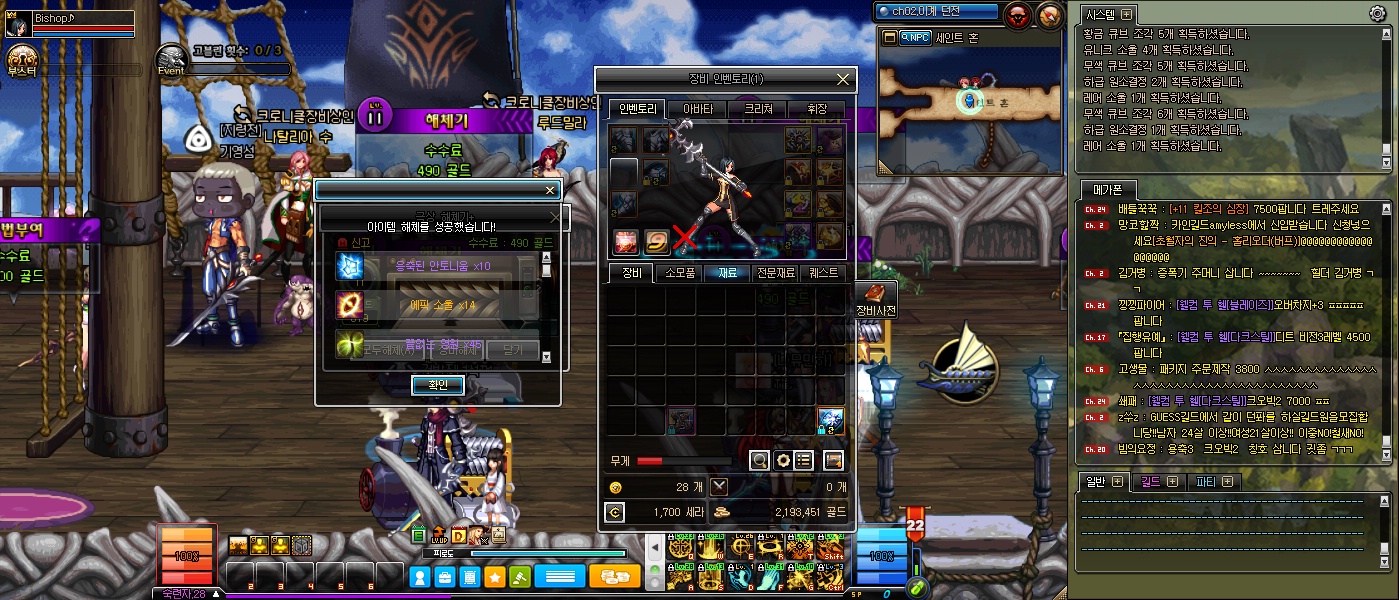
Task: Open the 장비사전 equipment dictionary
Action: click(x=876, y=299)
